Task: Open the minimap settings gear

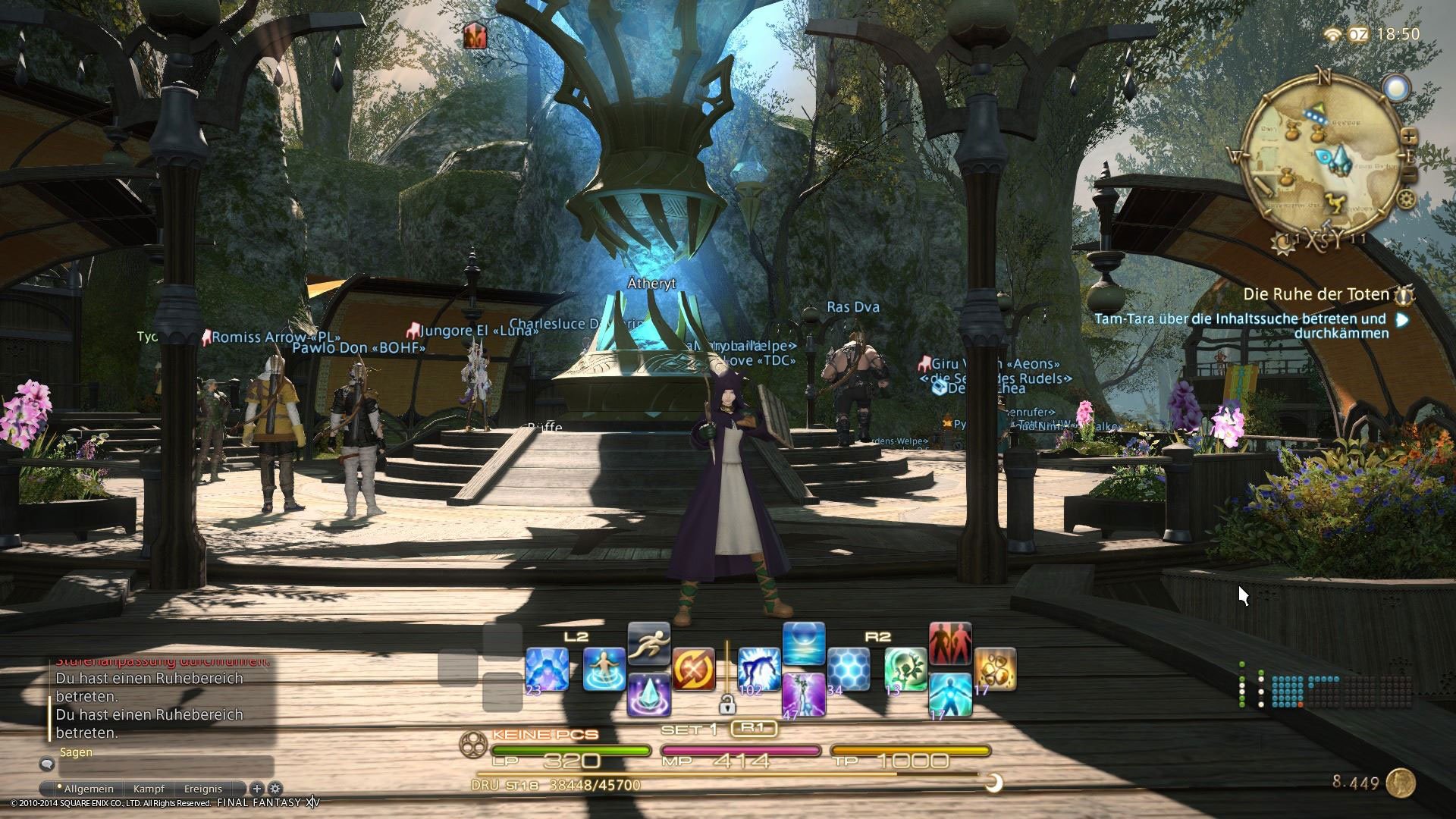Action: coord(1405,199)
